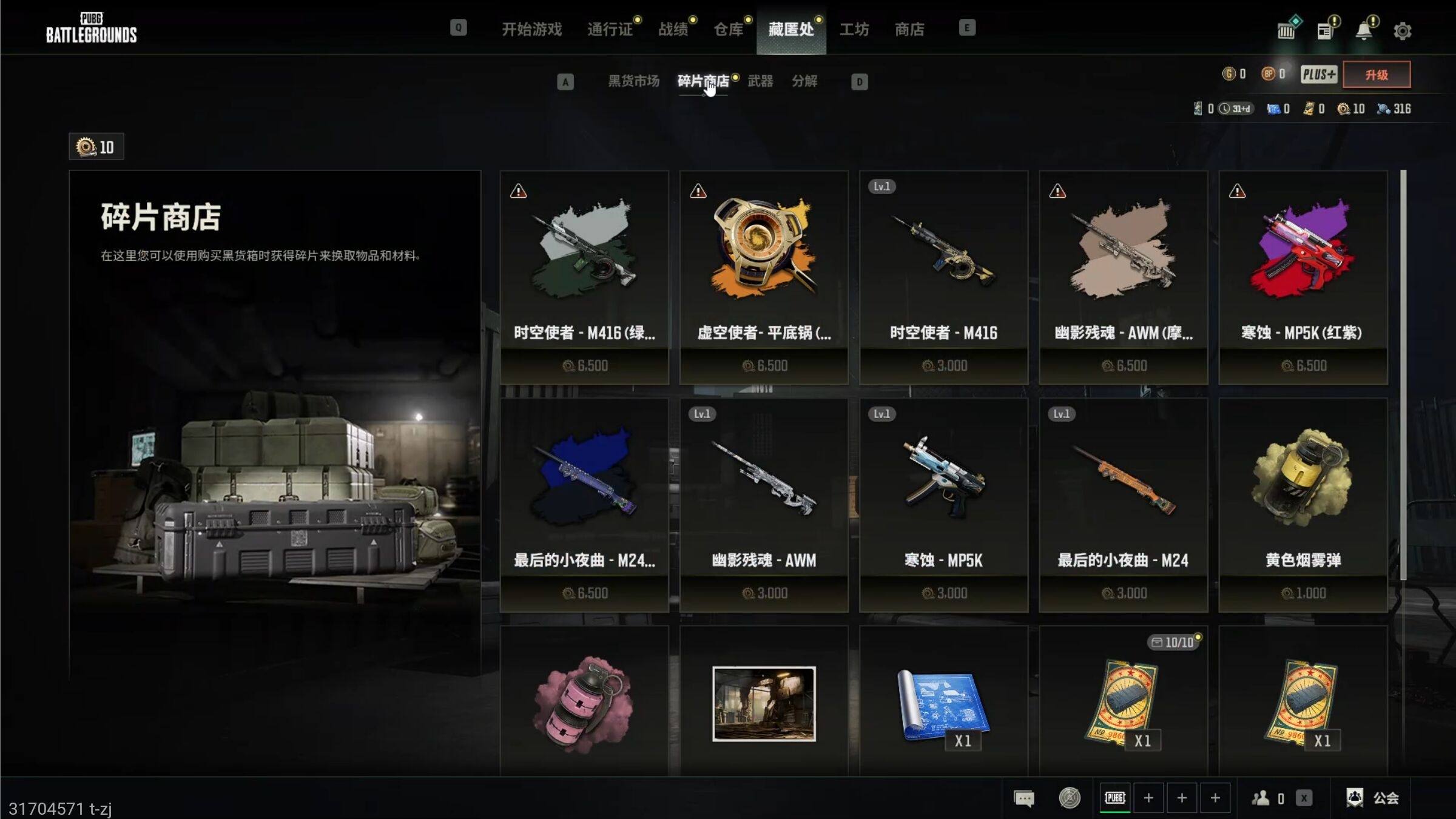The height and width of the screenshot is (819, 1456).
Task: Open the 战绩 tab
Action: pyautogui.click(x=673, y=29)
